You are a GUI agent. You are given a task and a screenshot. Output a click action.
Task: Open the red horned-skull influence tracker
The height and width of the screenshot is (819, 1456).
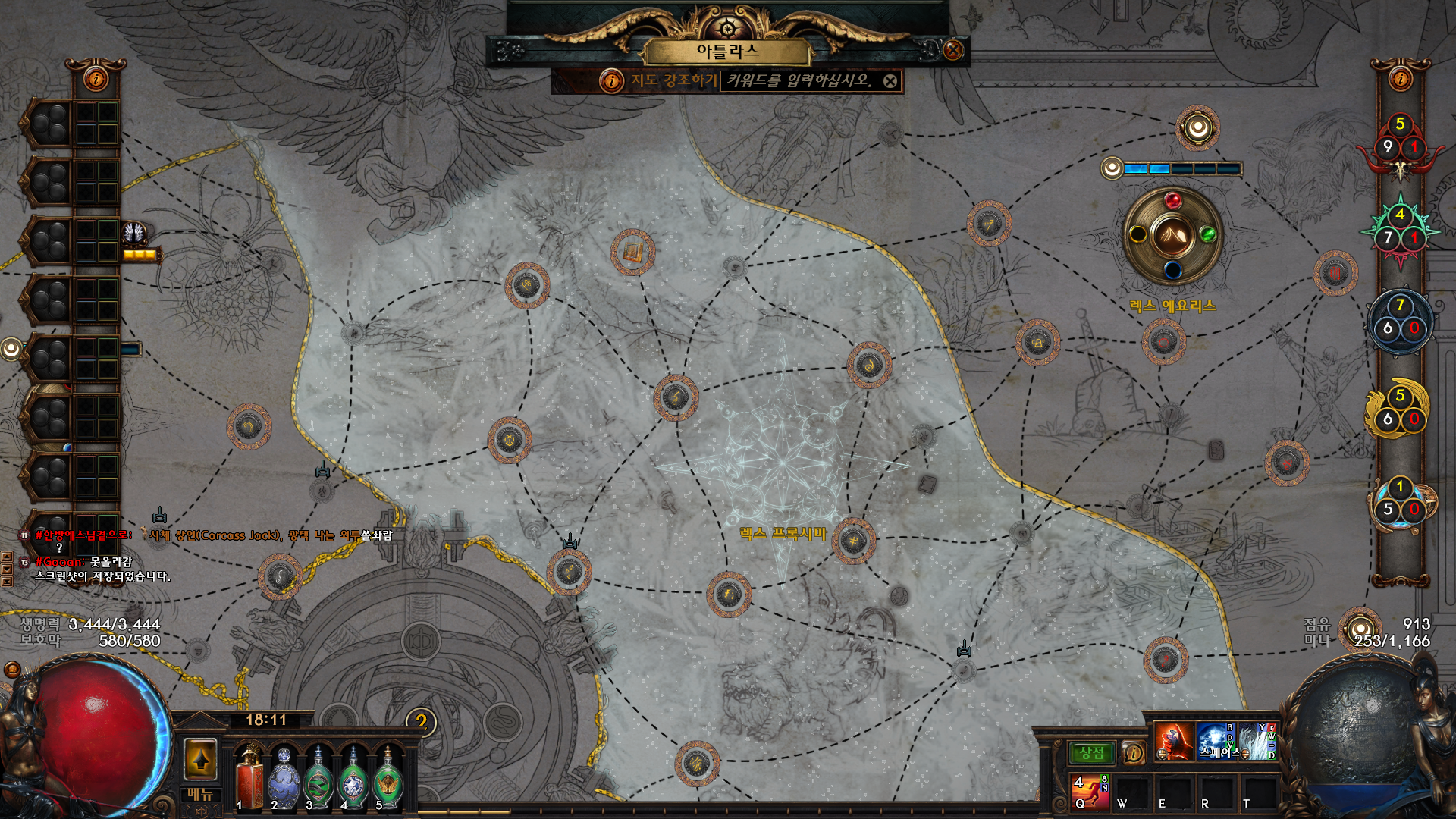coord(1400,148)
